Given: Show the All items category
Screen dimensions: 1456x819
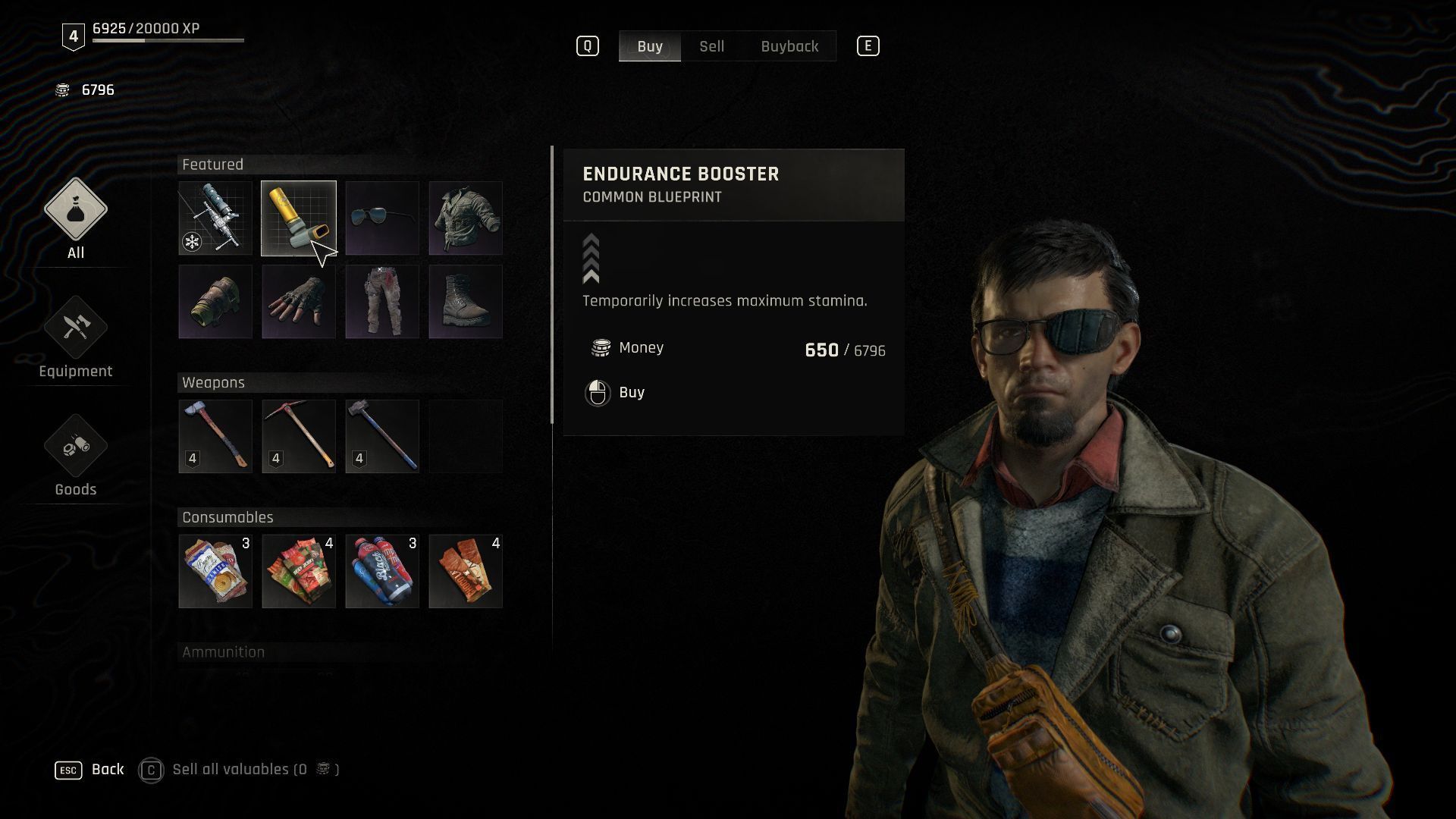Looking at the screenshot, I should (75, 219).
